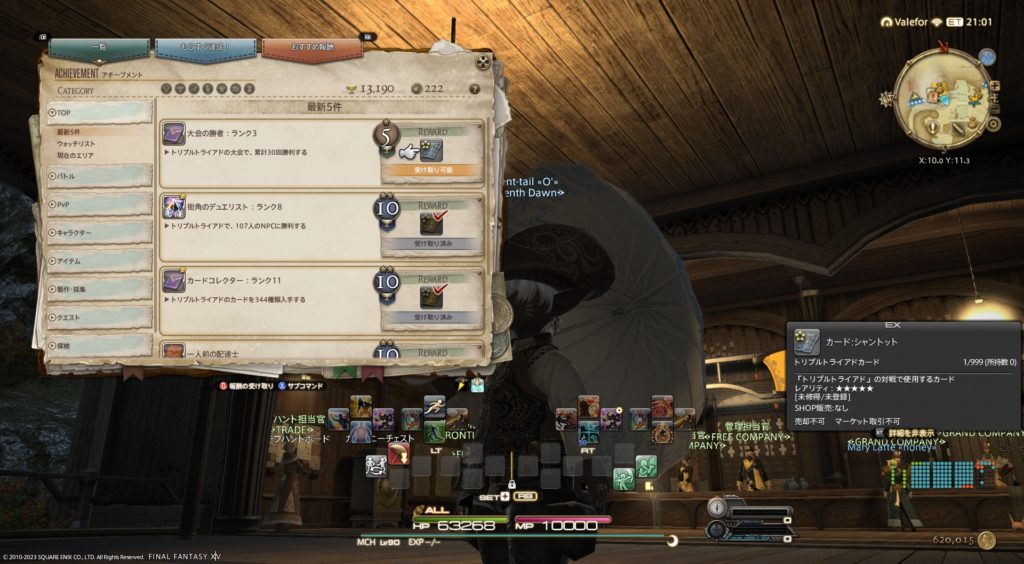The width and height of the screenshot is (1024, 564).
Task: Expand the PvP achievement category
Action: click(99, 205)
